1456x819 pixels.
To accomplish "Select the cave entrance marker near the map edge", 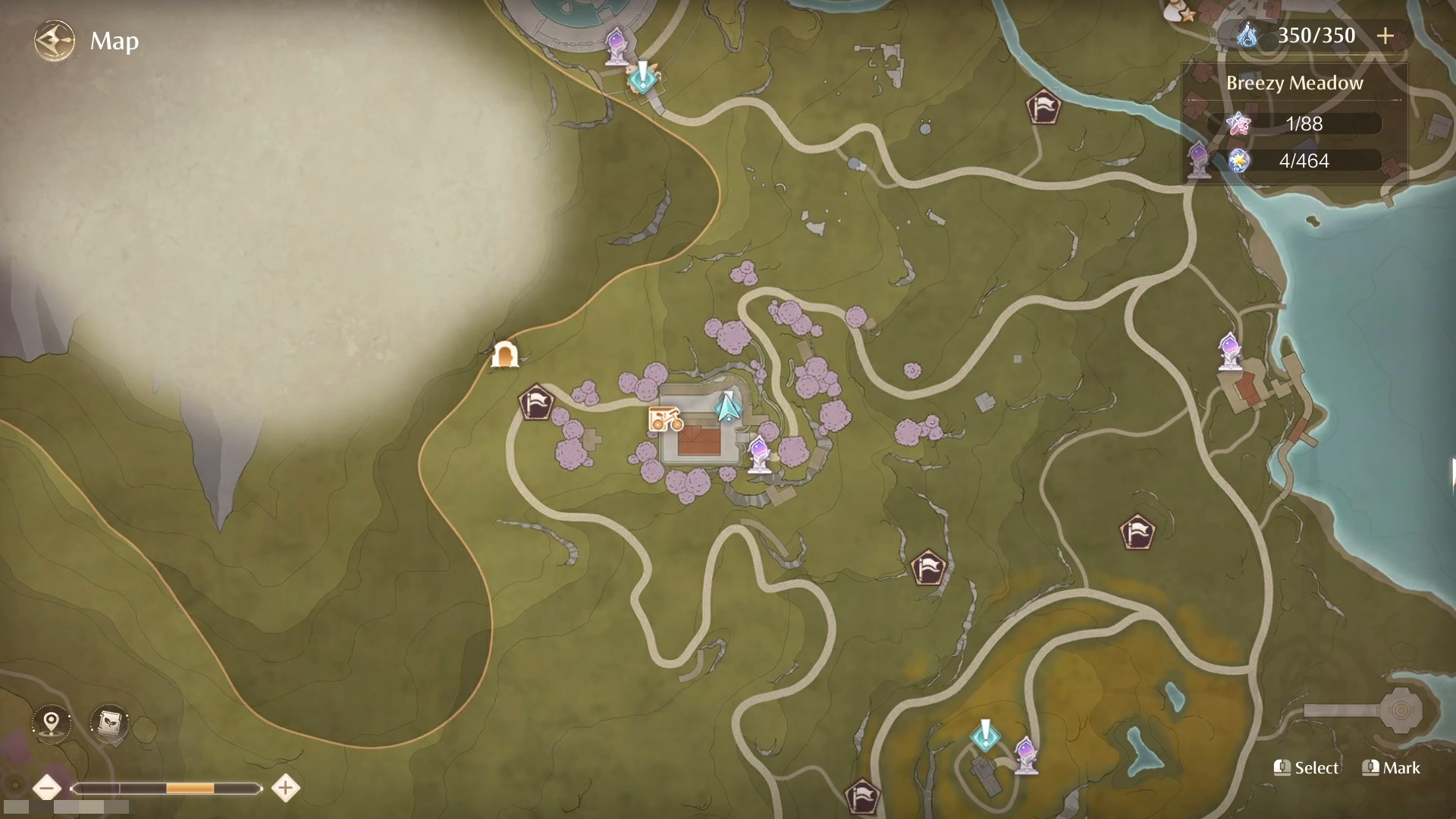I will click(x=506, y=353).
